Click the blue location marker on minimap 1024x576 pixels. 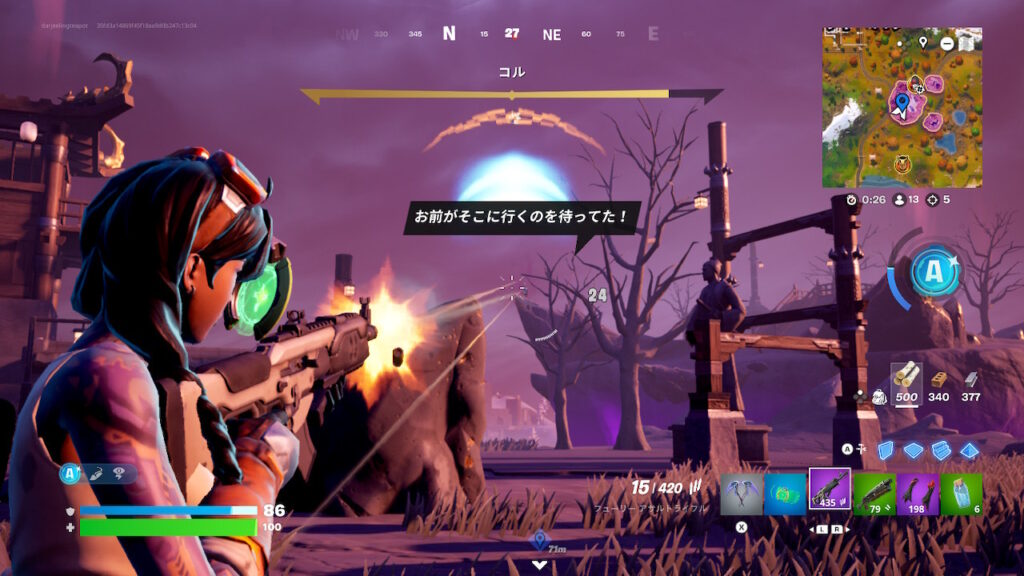[902, 102]
